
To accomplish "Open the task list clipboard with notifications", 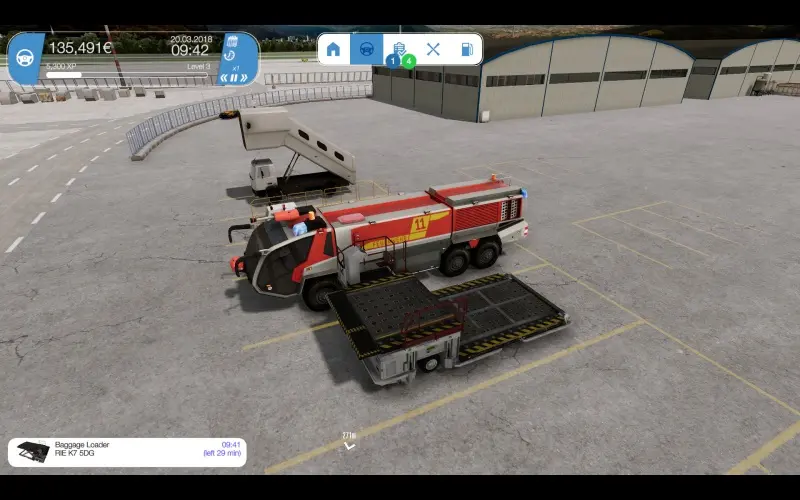I will (399, 49).
